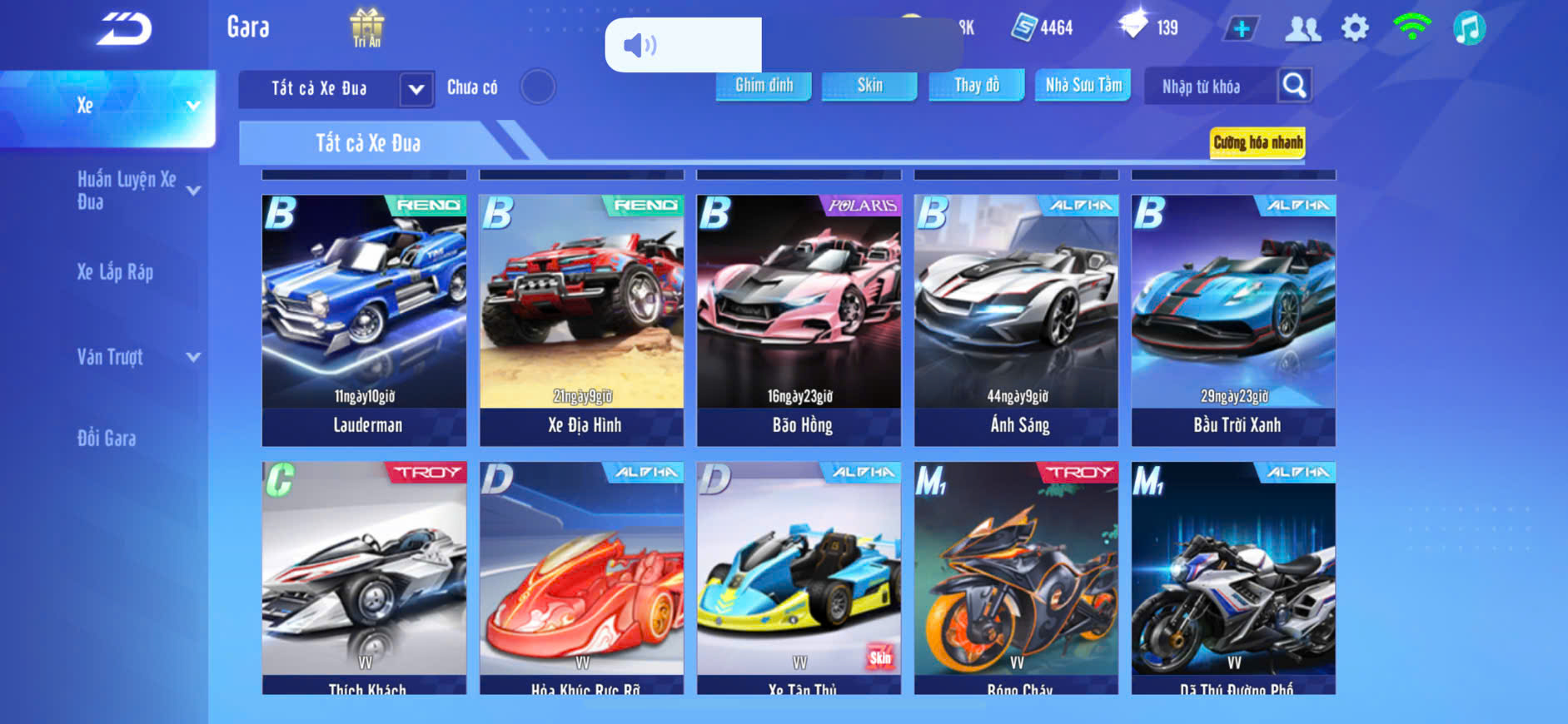Switch to the Skin filter

(869, 85)
